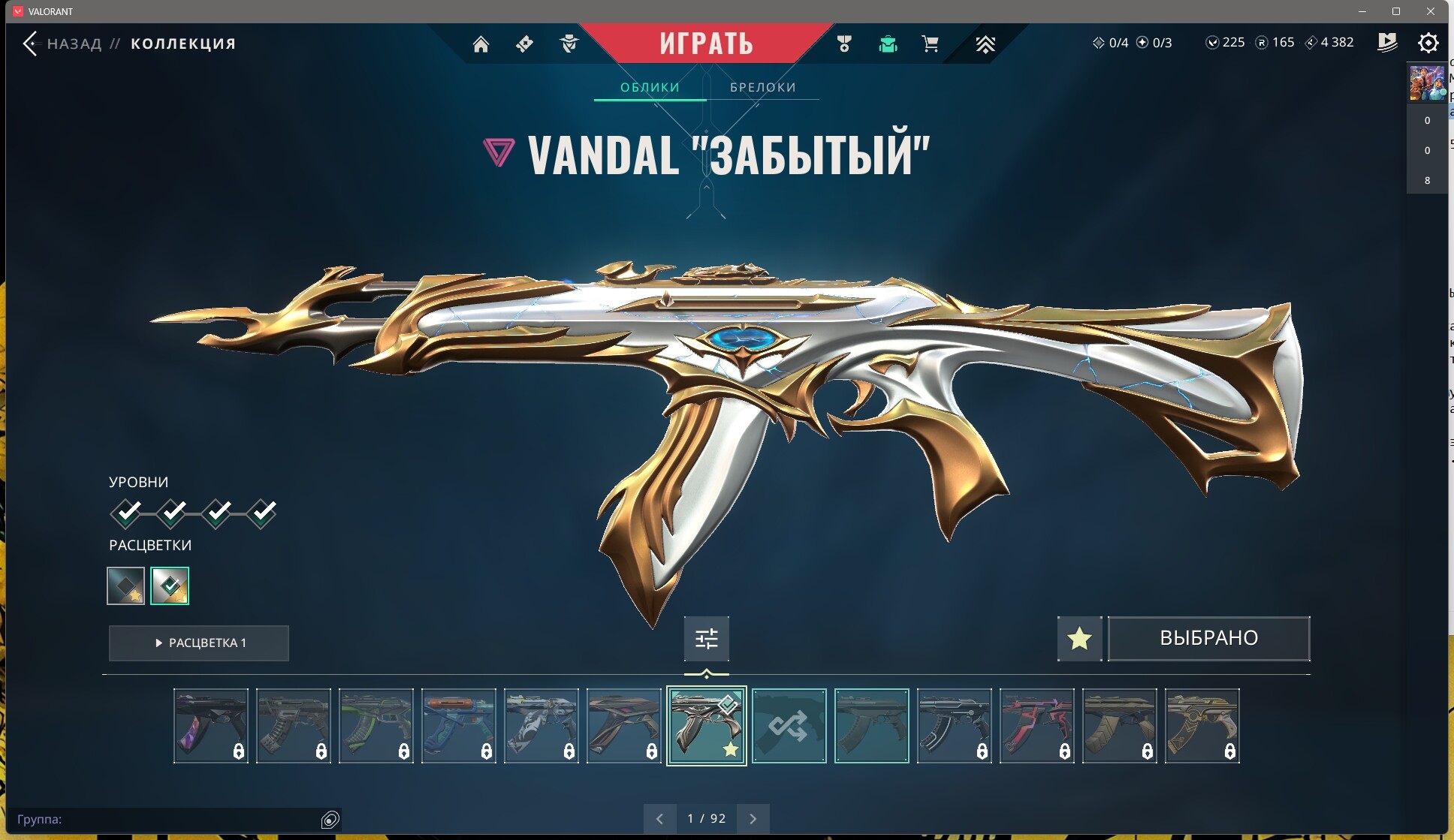
Task: Go to the previous skin page
Action: [659, 819]
